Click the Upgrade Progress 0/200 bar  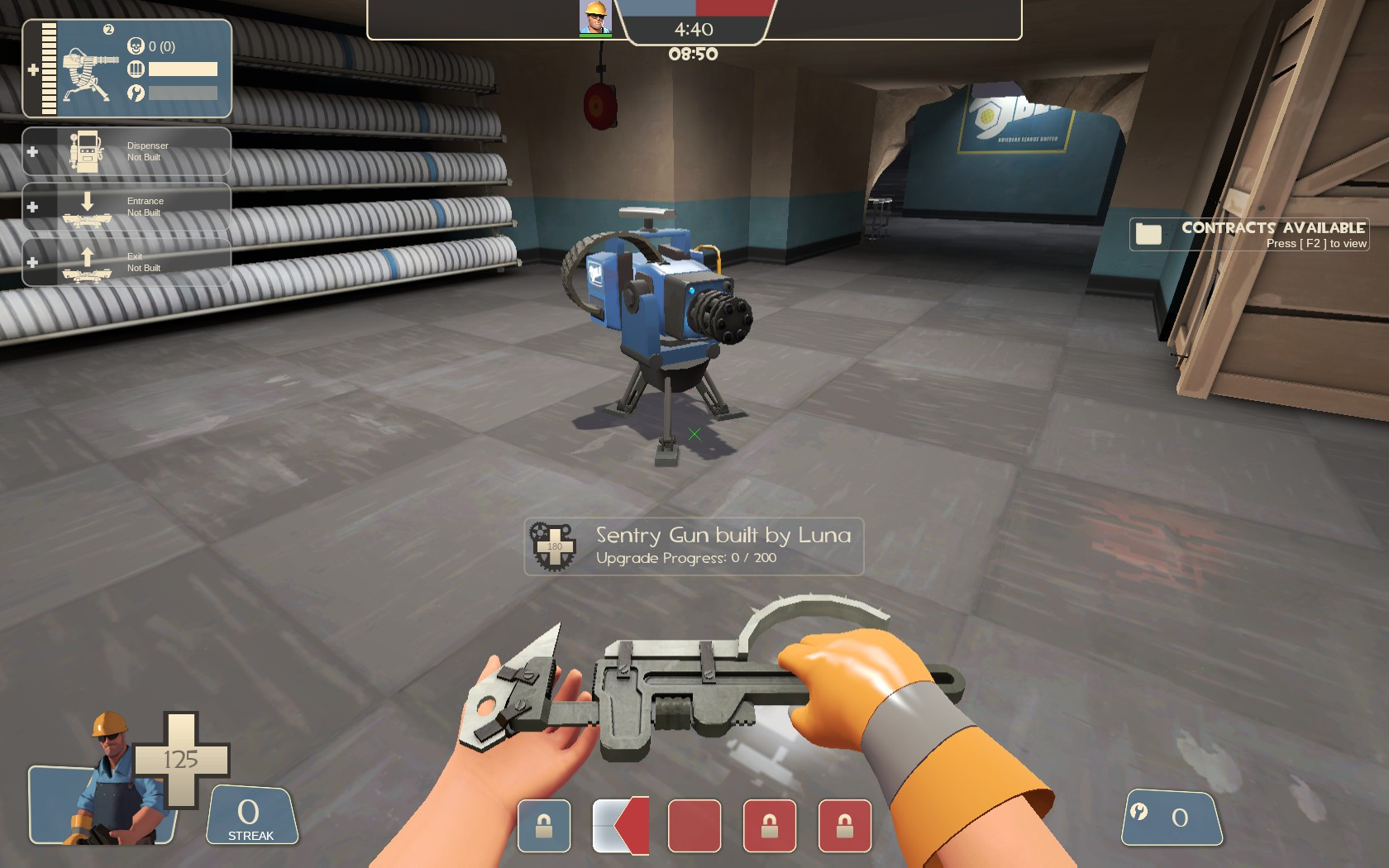tap(689, 557)
